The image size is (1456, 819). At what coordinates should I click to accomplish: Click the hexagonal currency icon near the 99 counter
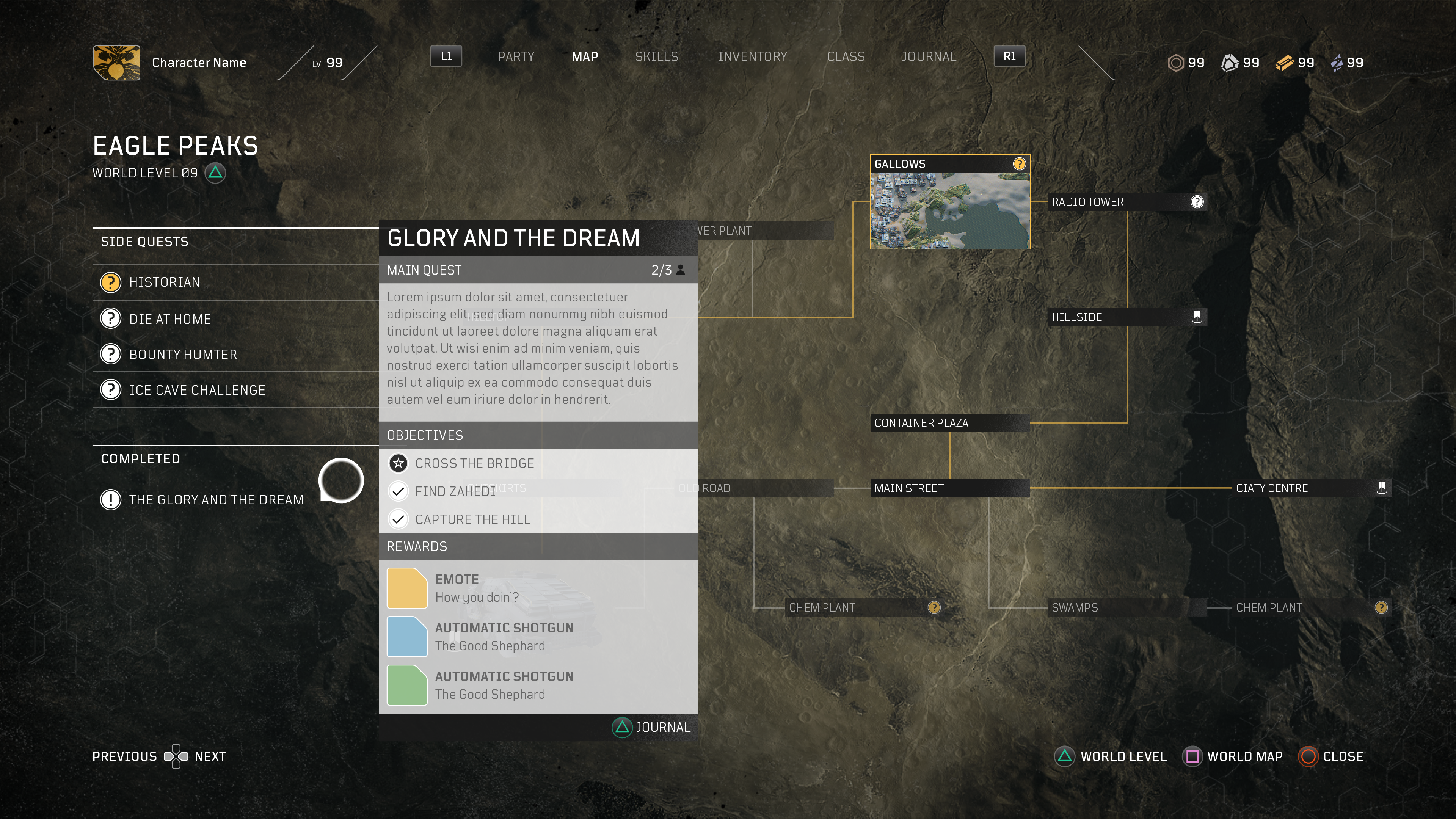coord(1177,63)
